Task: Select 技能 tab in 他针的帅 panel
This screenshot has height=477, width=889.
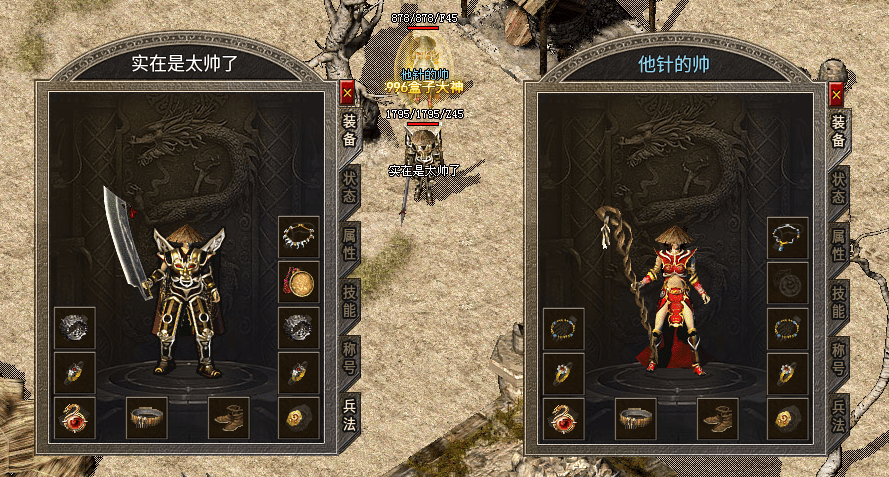Action: click(838, 298)
